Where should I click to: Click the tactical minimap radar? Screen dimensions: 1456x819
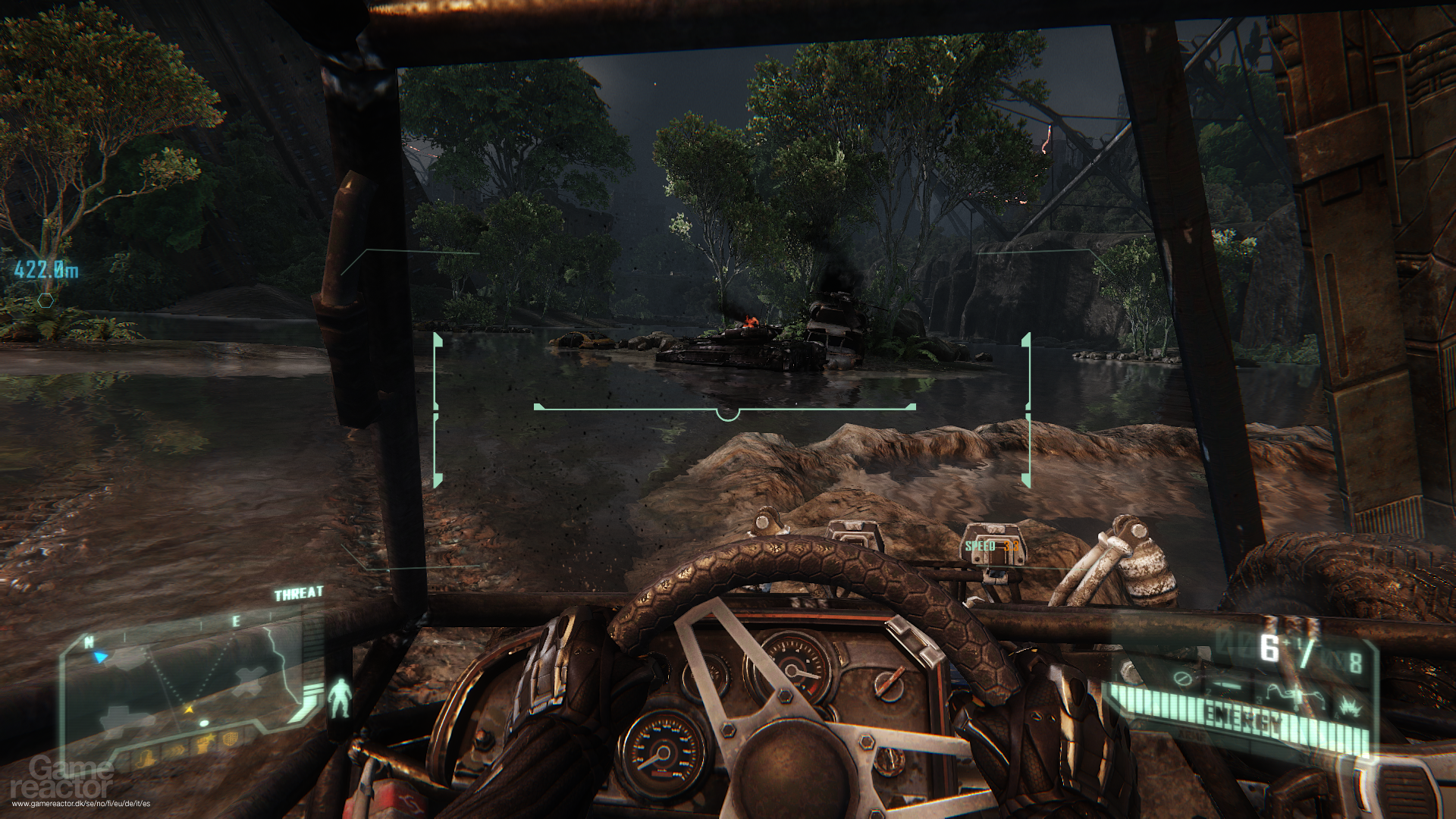(x=190, y=682)
